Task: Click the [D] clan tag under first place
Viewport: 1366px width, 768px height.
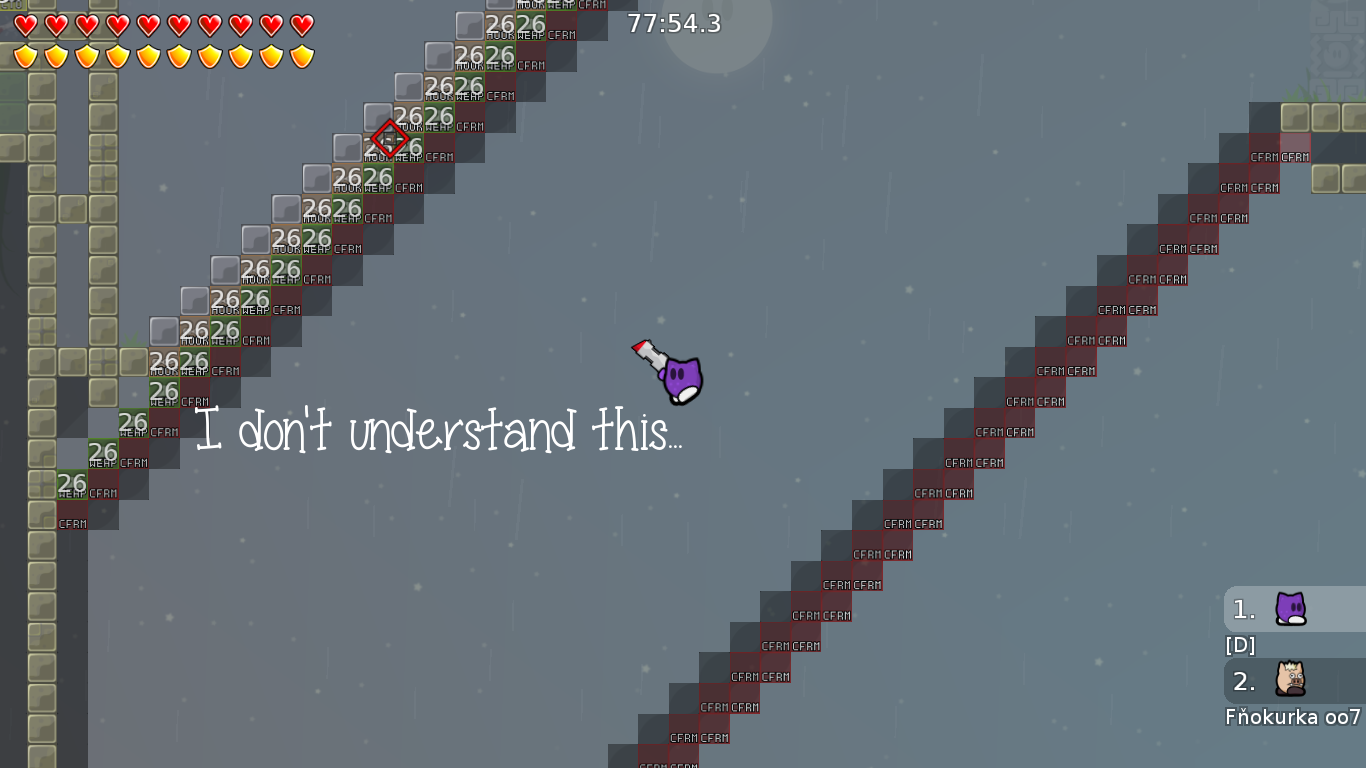Action: click(x=1240, y=646)
